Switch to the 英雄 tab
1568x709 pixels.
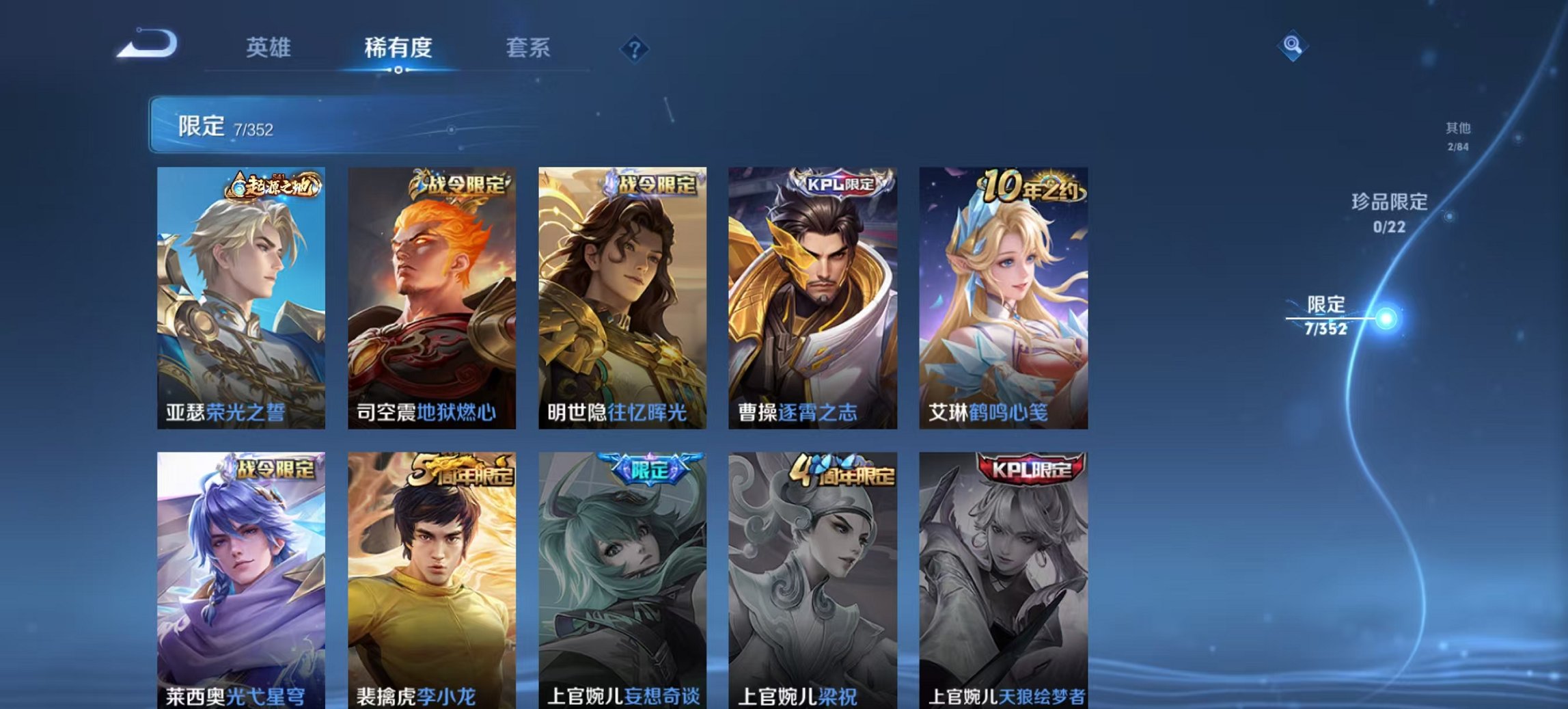[270, 48]
